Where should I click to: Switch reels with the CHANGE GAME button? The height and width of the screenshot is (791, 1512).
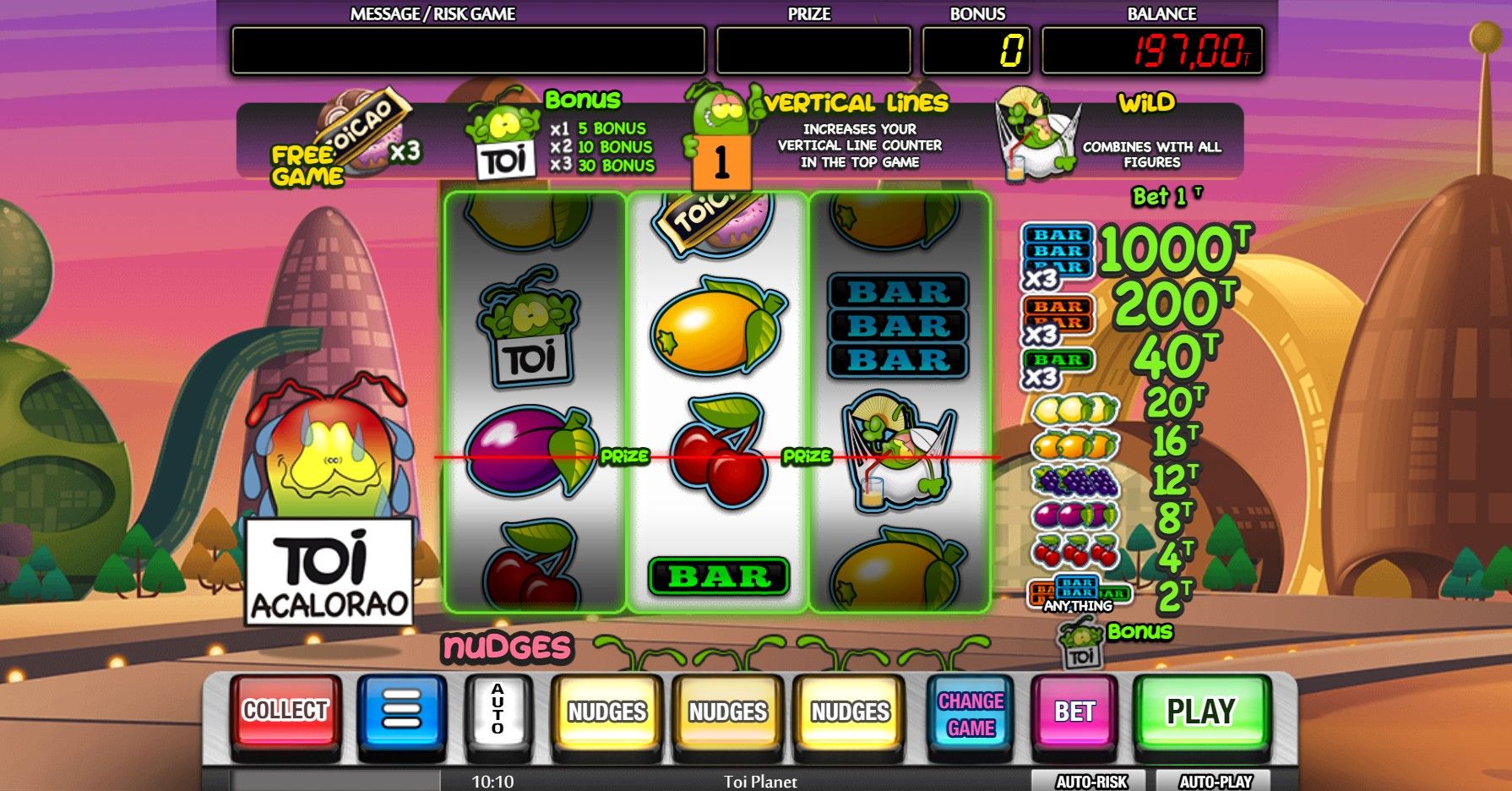(x=971, y=714)
